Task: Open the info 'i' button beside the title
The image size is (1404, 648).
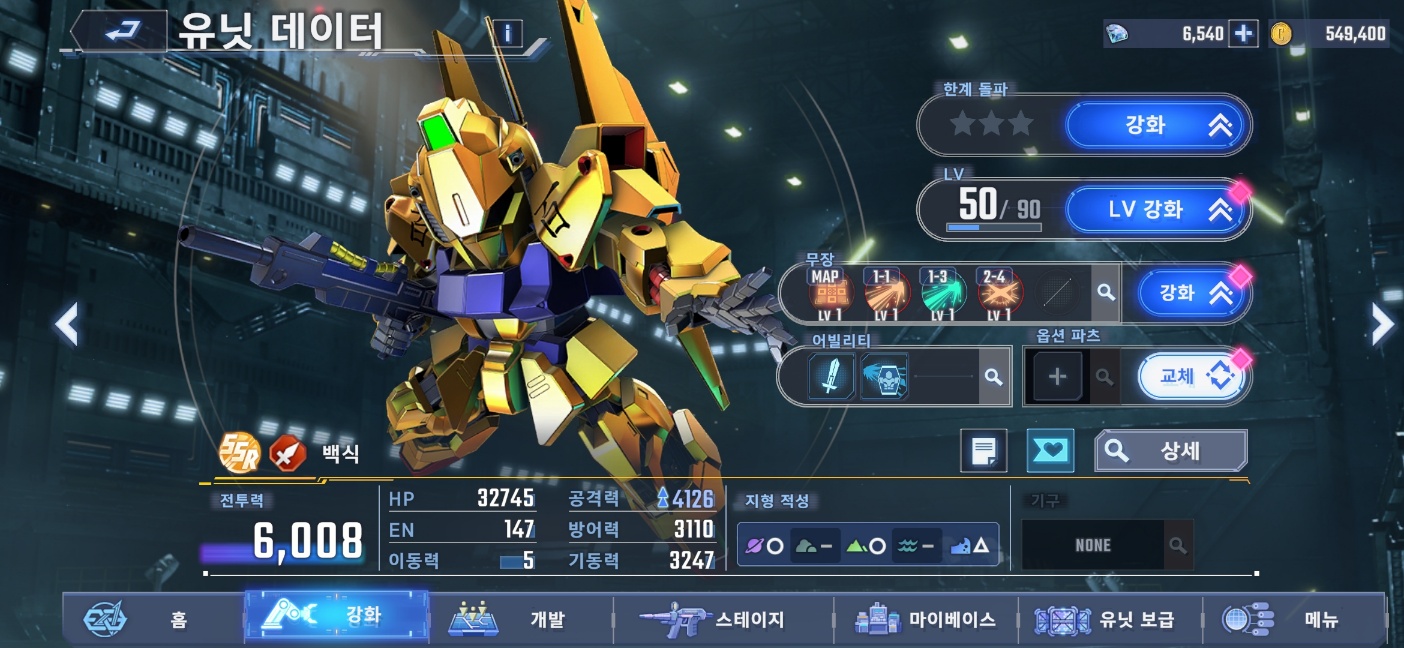Action: point(507,34)
